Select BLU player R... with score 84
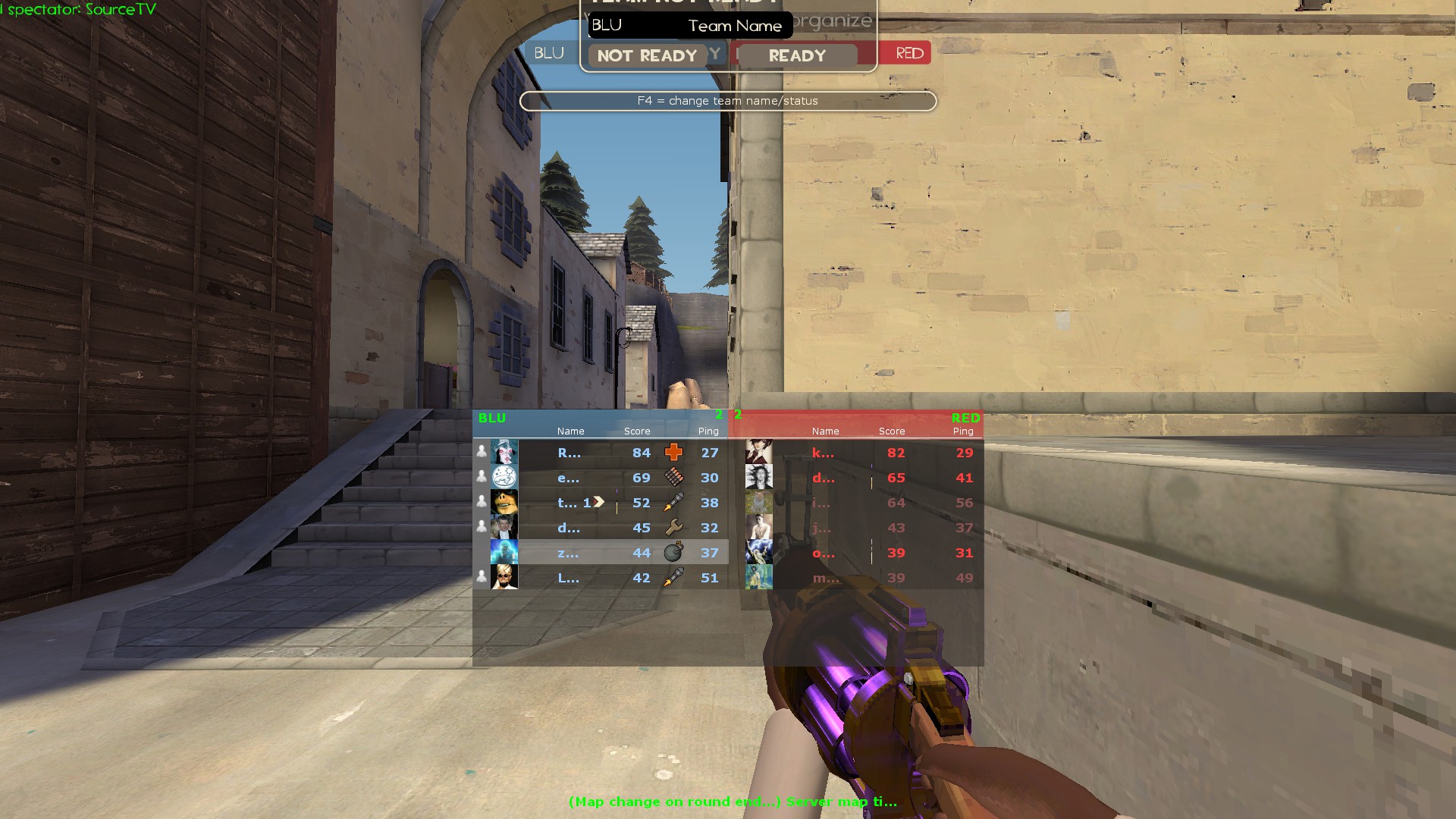 [599, 453]
